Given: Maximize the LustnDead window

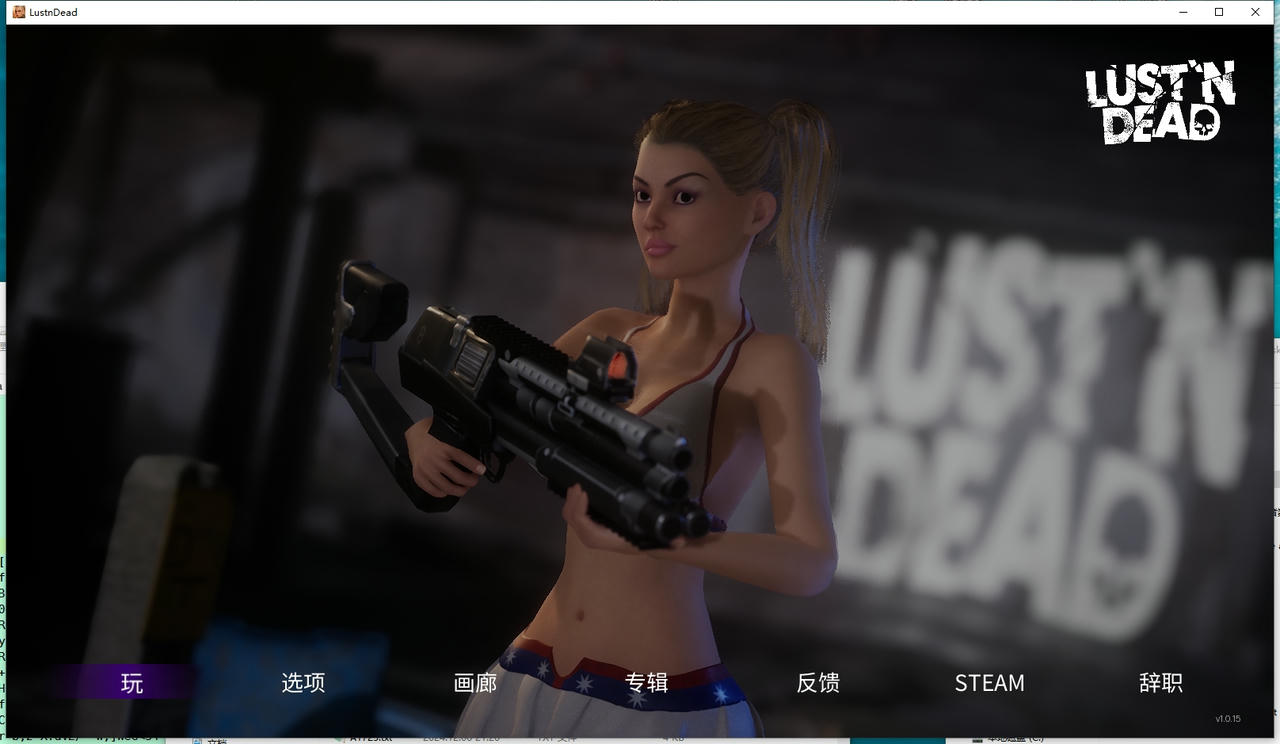Looking at the screenshot, I should tap(1218, 12).
